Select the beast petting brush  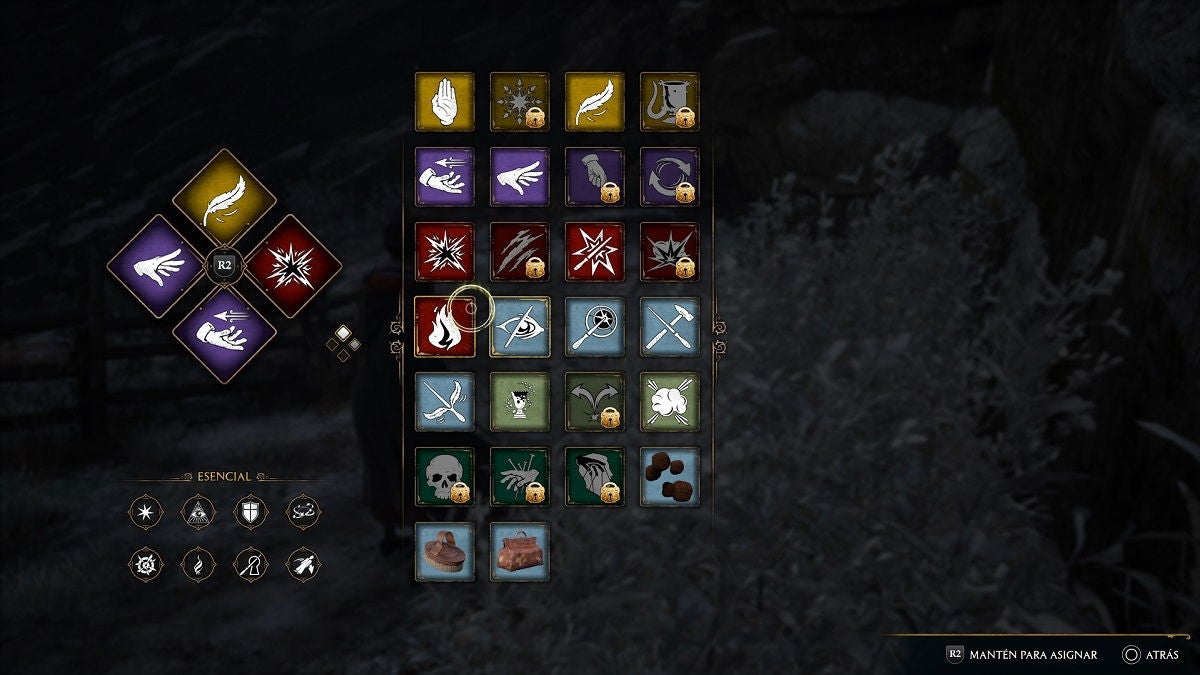444,552
